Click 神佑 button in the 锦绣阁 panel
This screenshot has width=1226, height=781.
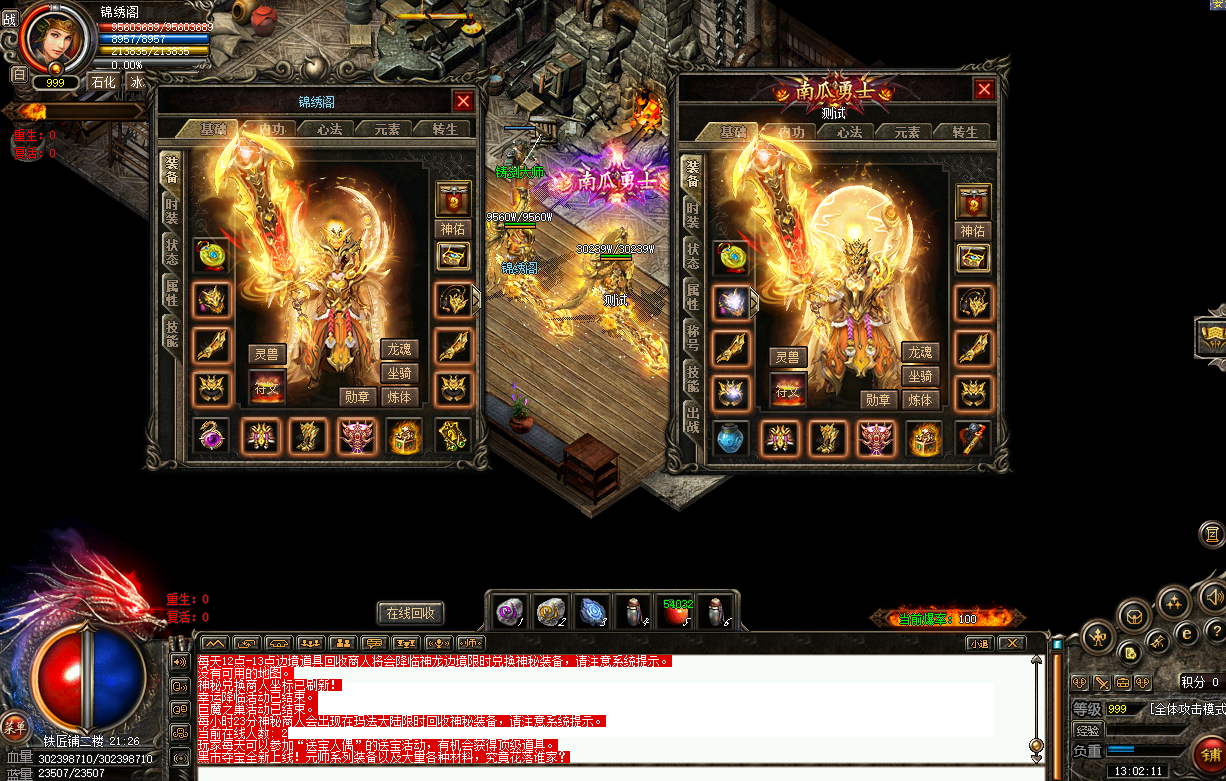(453, 229)
